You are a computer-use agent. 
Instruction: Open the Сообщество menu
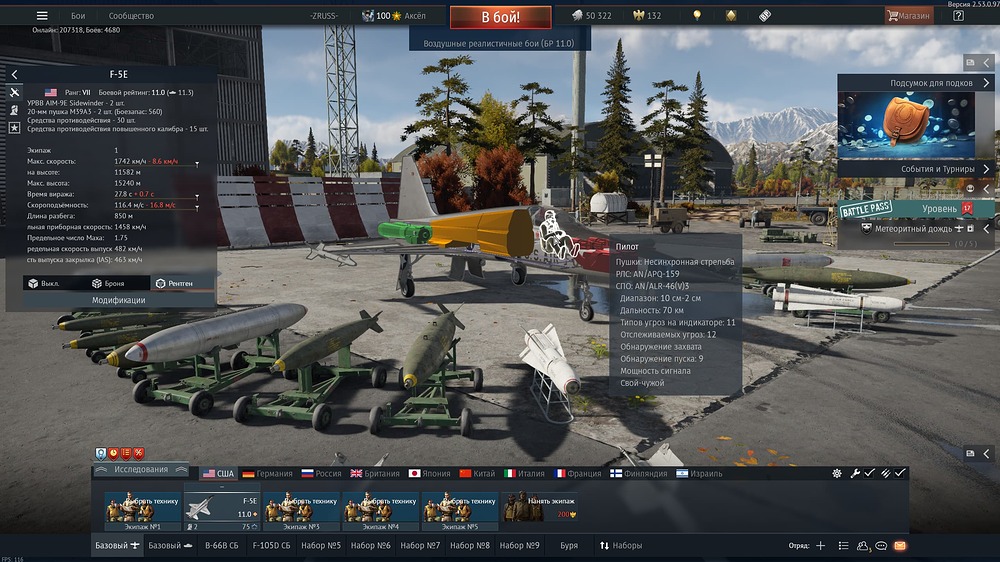pos(131,16)
